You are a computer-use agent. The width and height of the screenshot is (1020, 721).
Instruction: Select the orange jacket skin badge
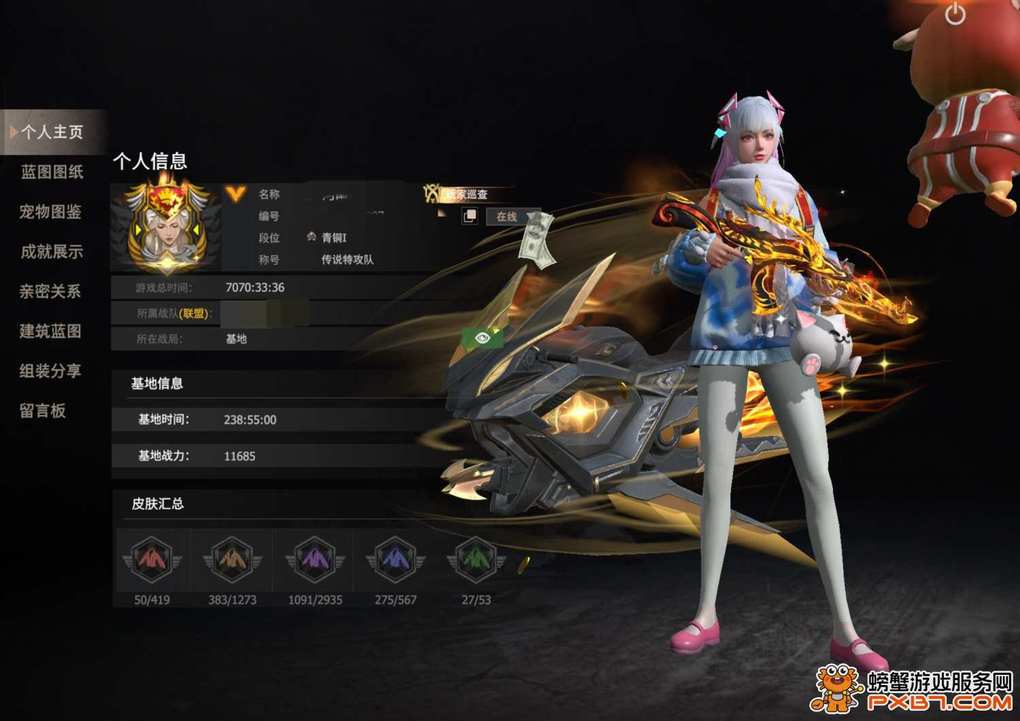233,559
